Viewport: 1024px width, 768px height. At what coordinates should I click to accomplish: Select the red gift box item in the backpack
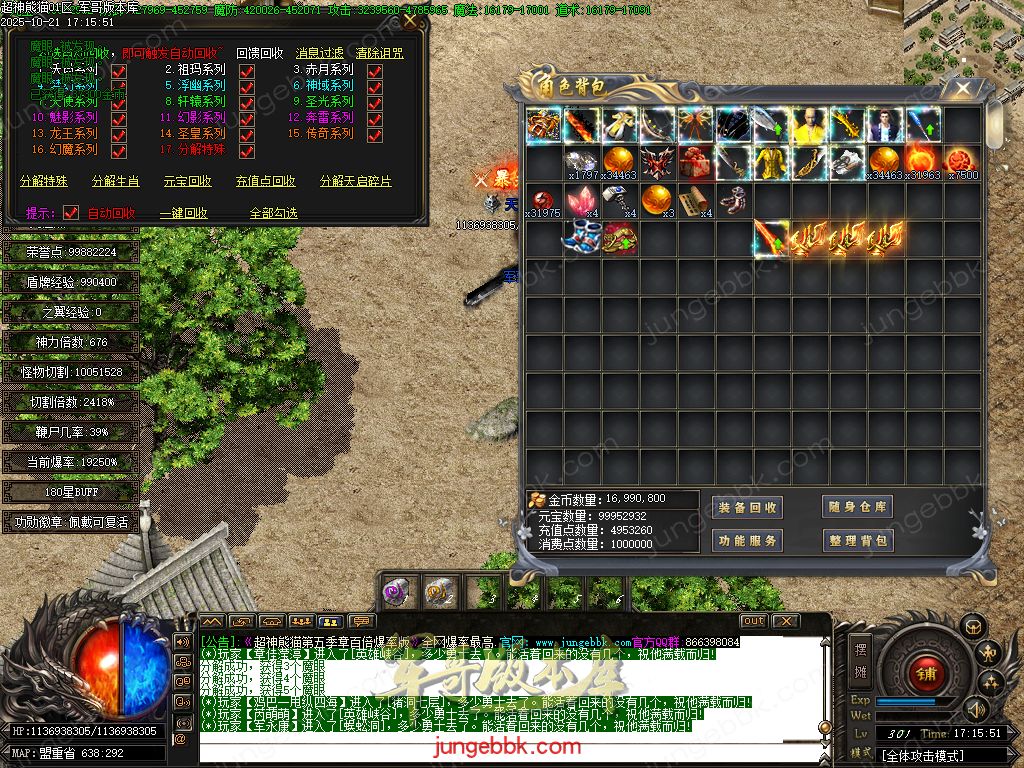coord(695,162)
